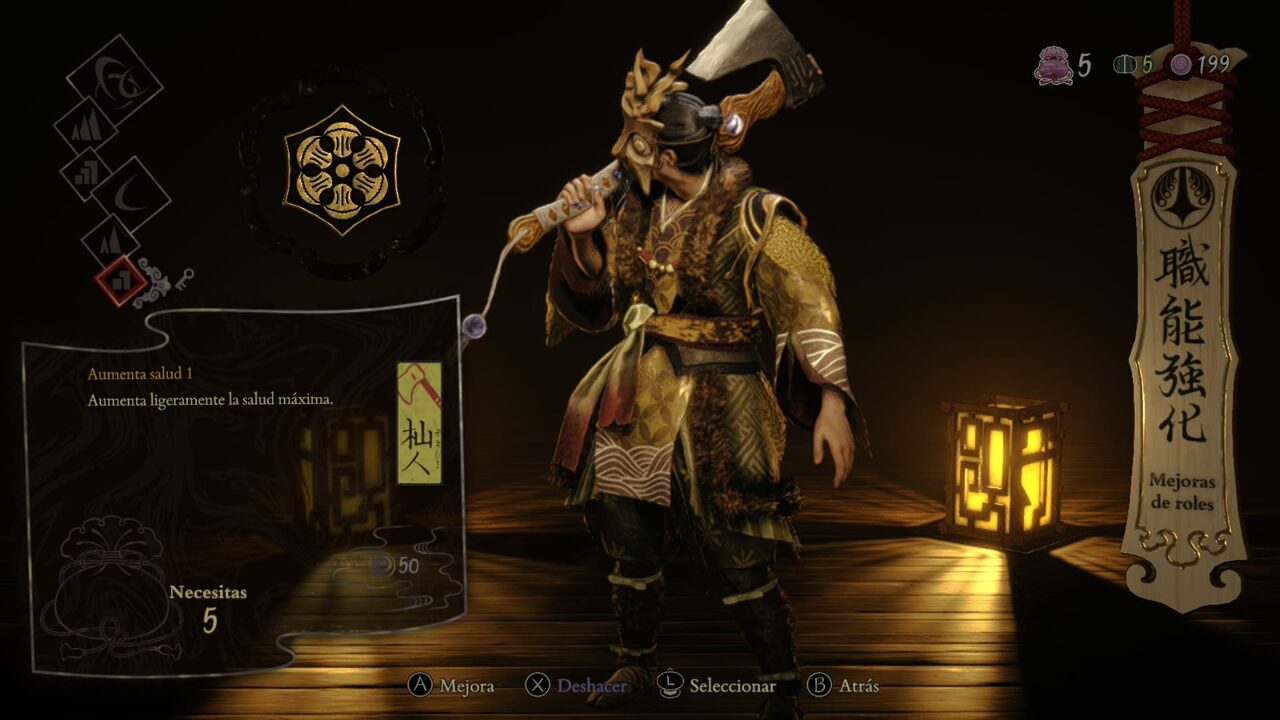Image resolution: width=1280 pixels, height=720 pixels.
Task: Undo the upgrade with Deshacer
Action: [x=576, y=686]
